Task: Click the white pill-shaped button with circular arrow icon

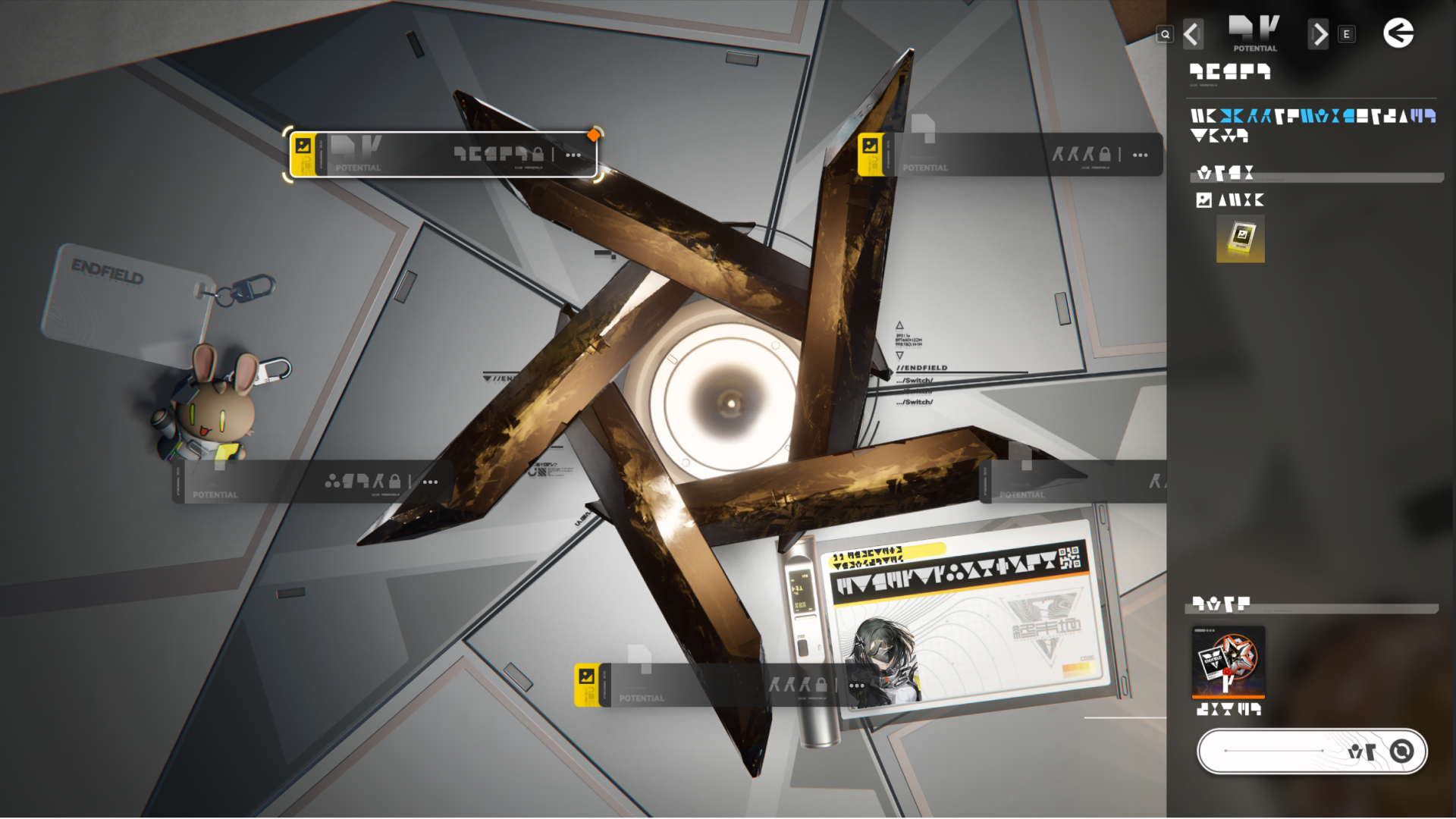Action: click(x=1311, y=751)
